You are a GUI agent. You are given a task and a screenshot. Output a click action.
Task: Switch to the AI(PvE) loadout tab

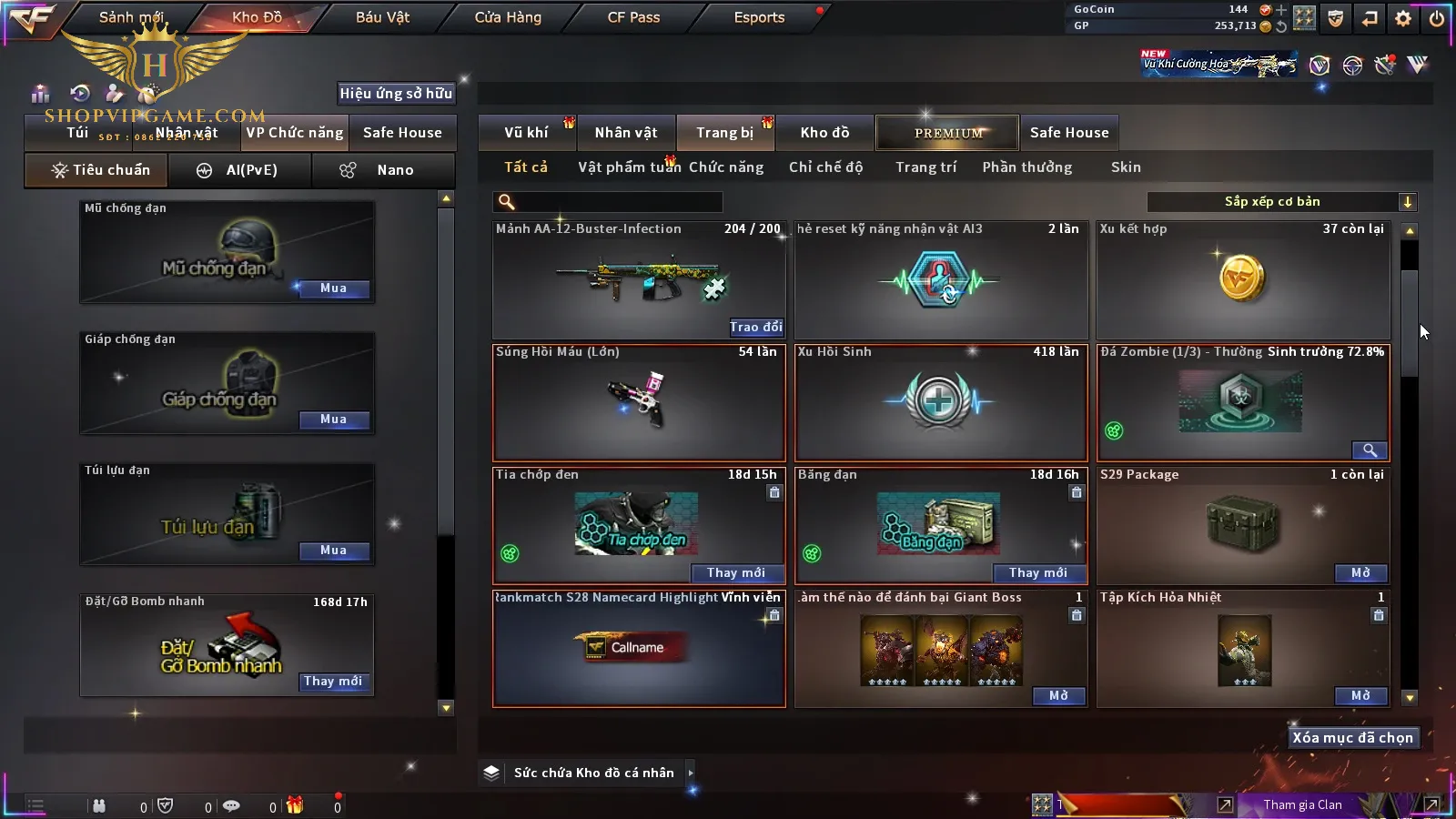pos(240,170)
